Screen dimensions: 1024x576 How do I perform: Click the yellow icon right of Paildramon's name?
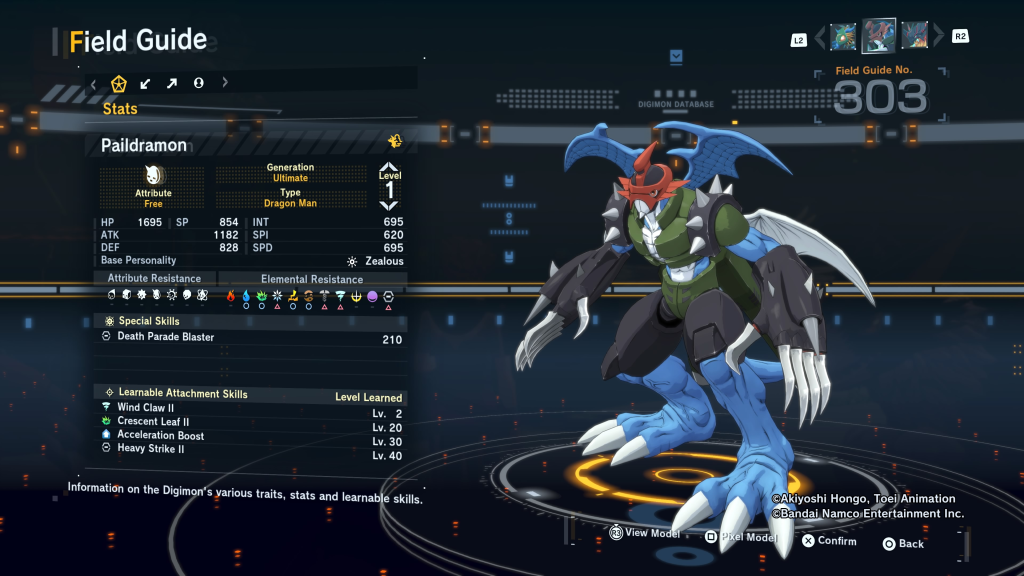pos(395,142)
